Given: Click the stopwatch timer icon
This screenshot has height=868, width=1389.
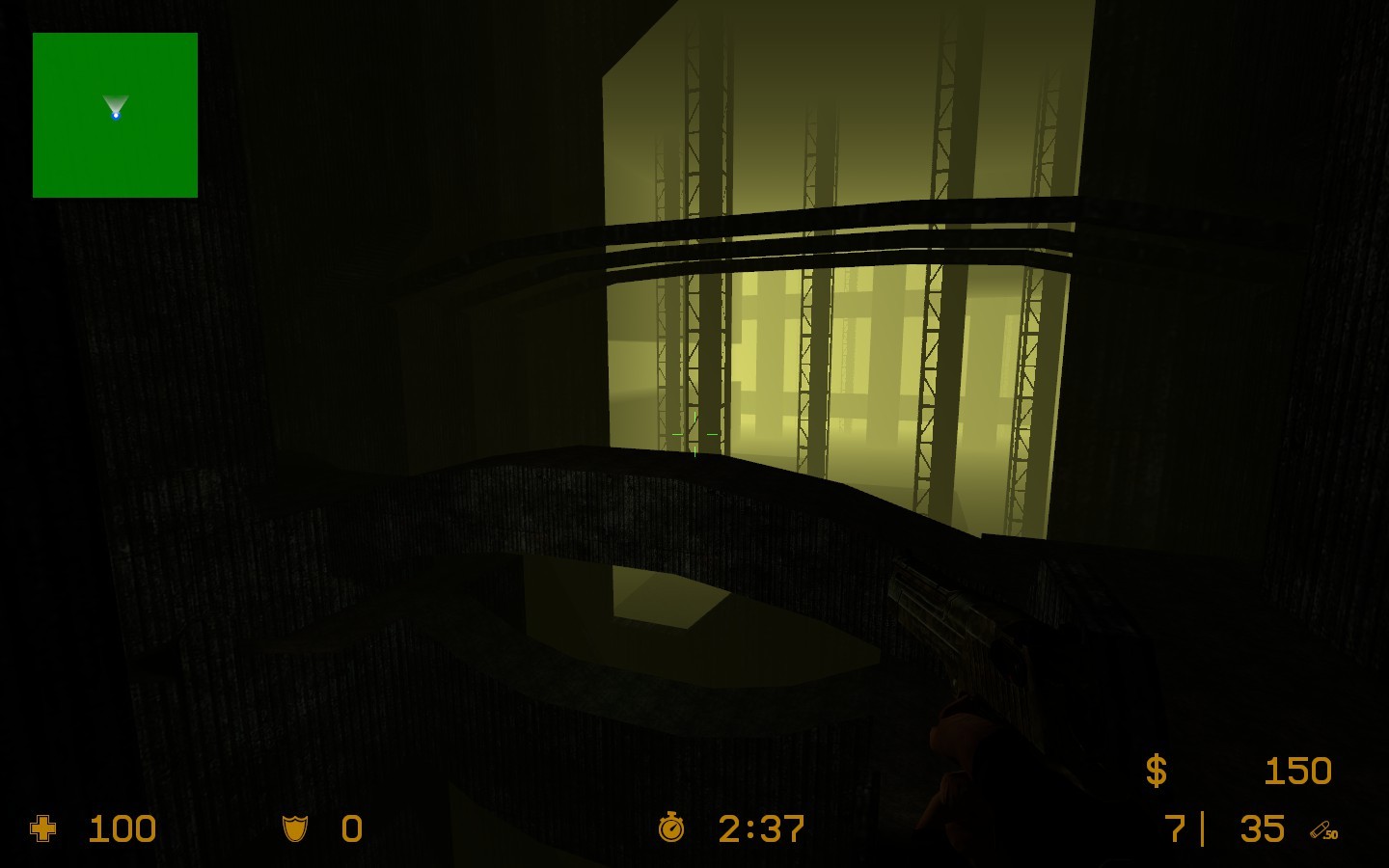Looking at the screenshot, I should 672,828.
